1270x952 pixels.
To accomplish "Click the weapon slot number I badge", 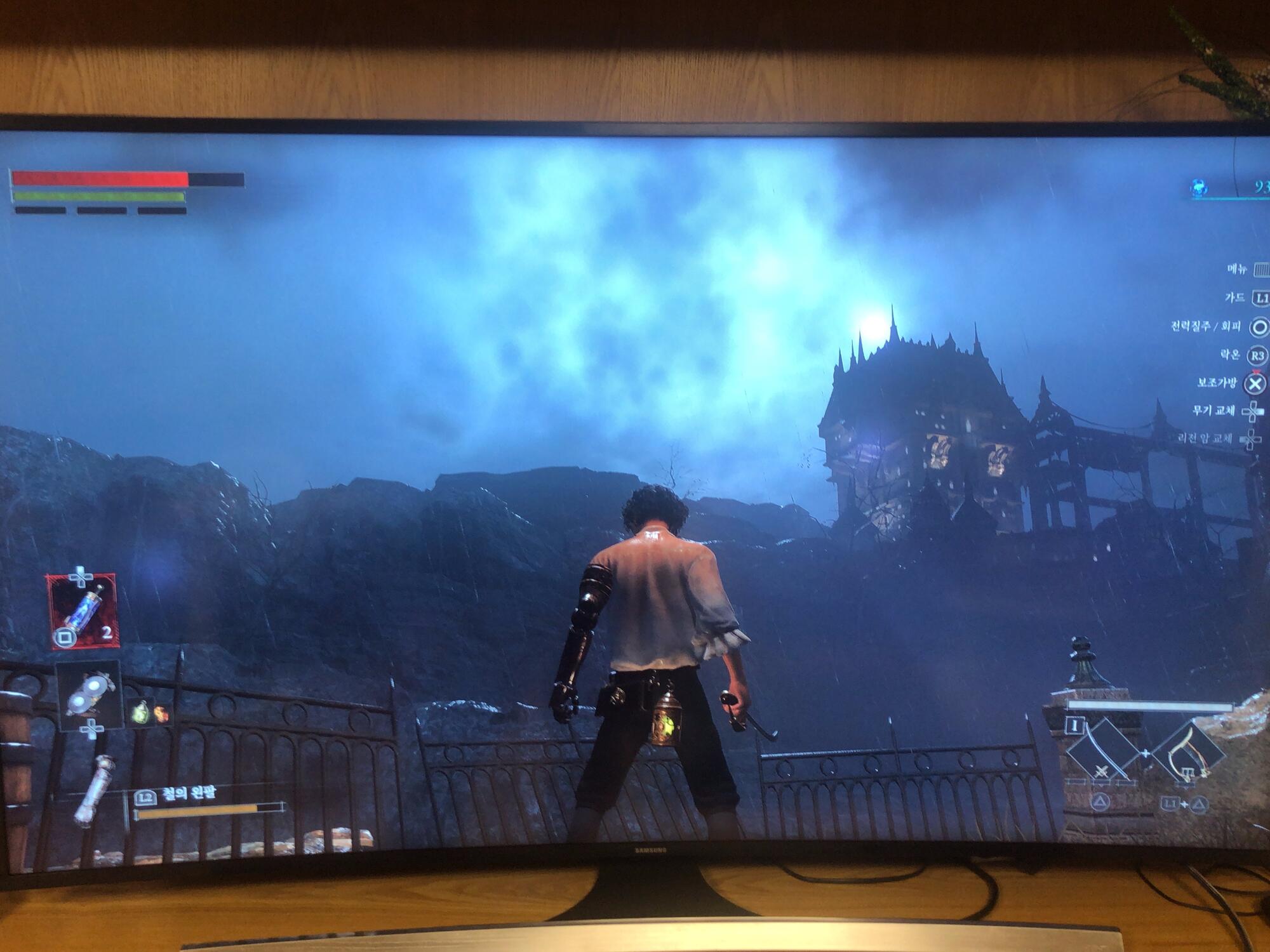I will (1075, 724).
